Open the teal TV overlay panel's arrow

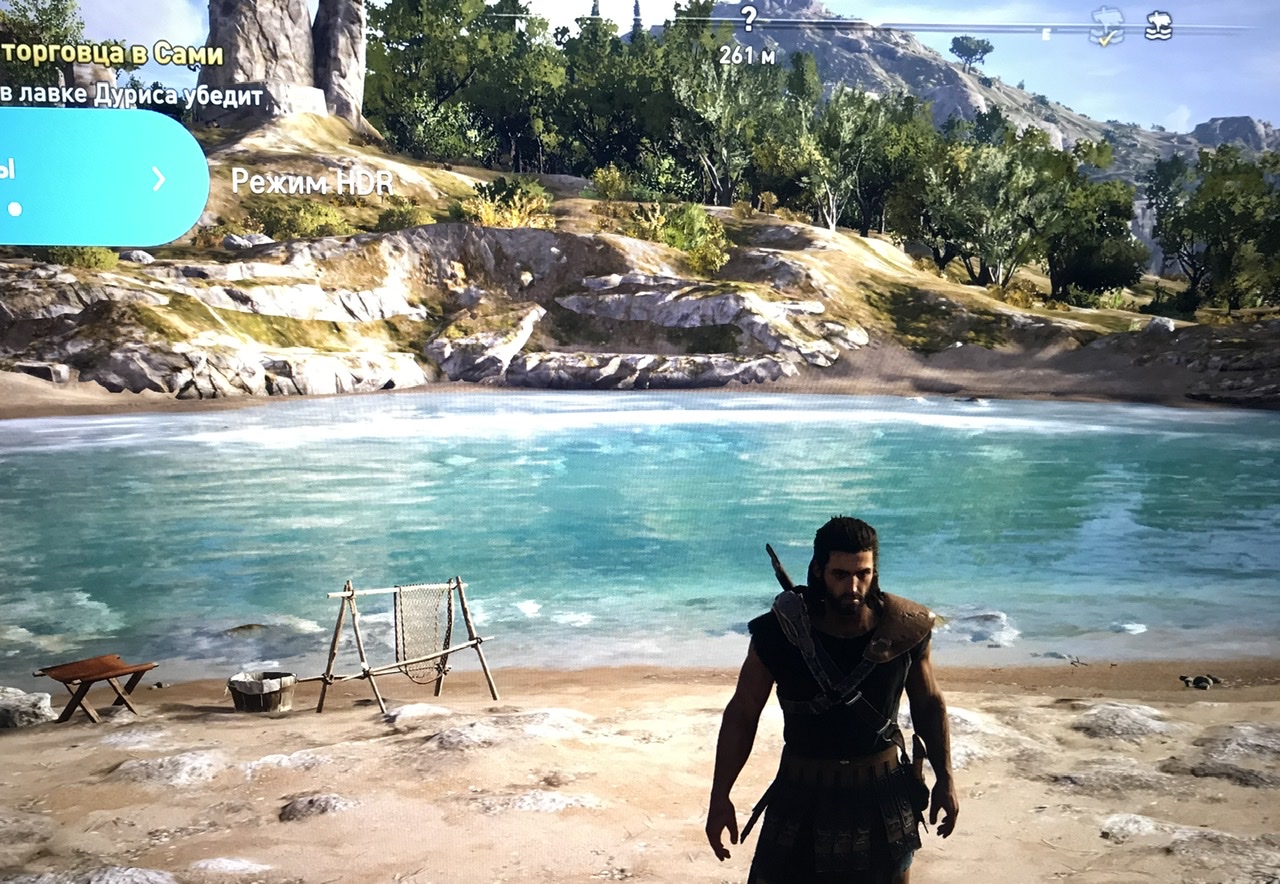pos(158,179)
